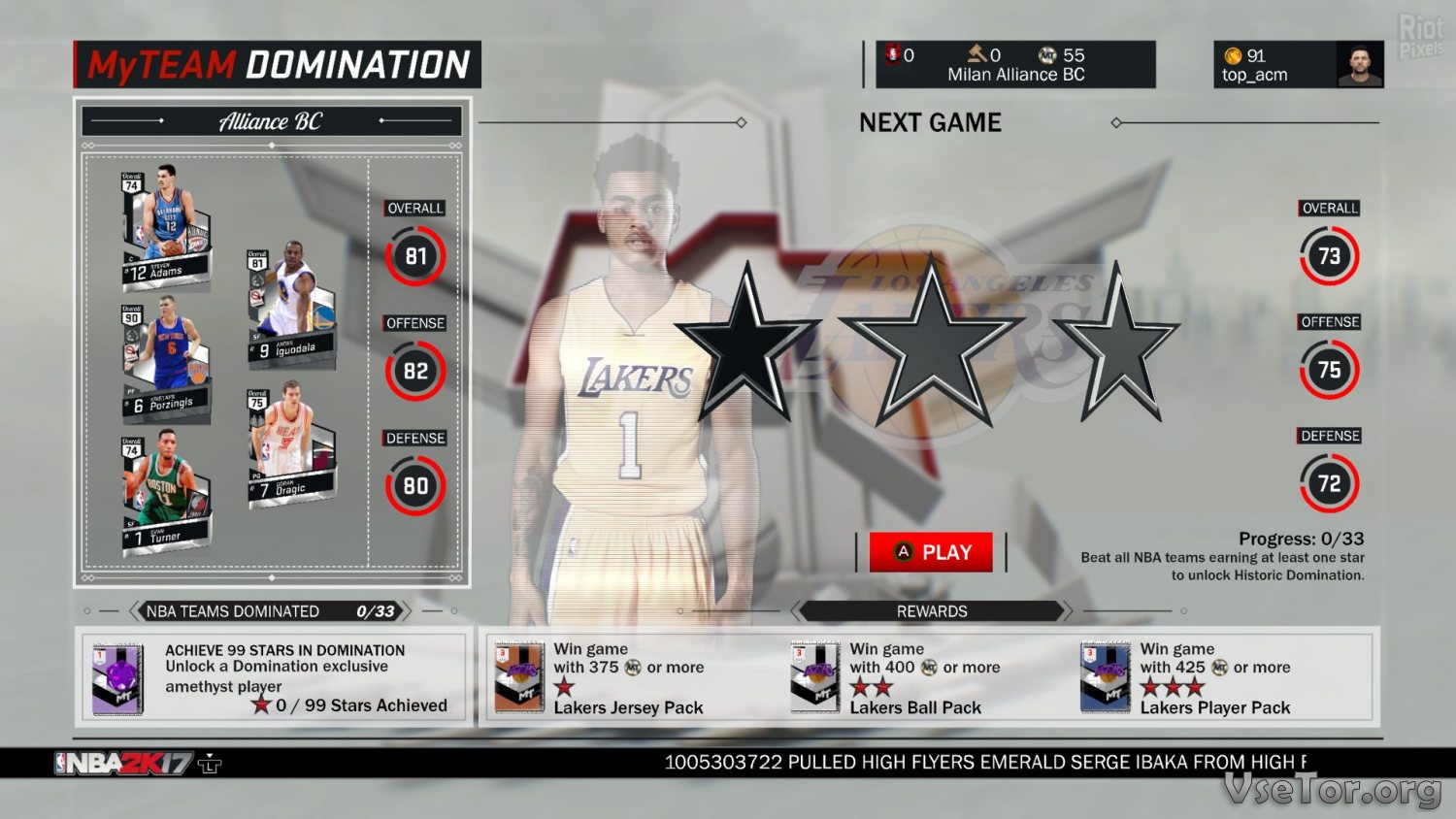The image size is (1456, 819).
Task: Open the amethyst Domination exclusive card
Action: 118,678
